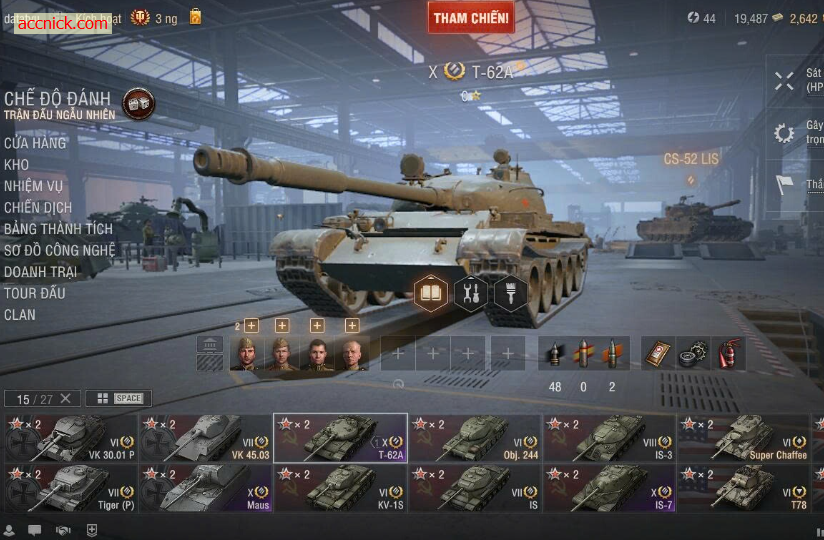This screenshot has height=540, width=824.
Task: Choose the Super Chaffee tank
Action: (x=745, y=438)
